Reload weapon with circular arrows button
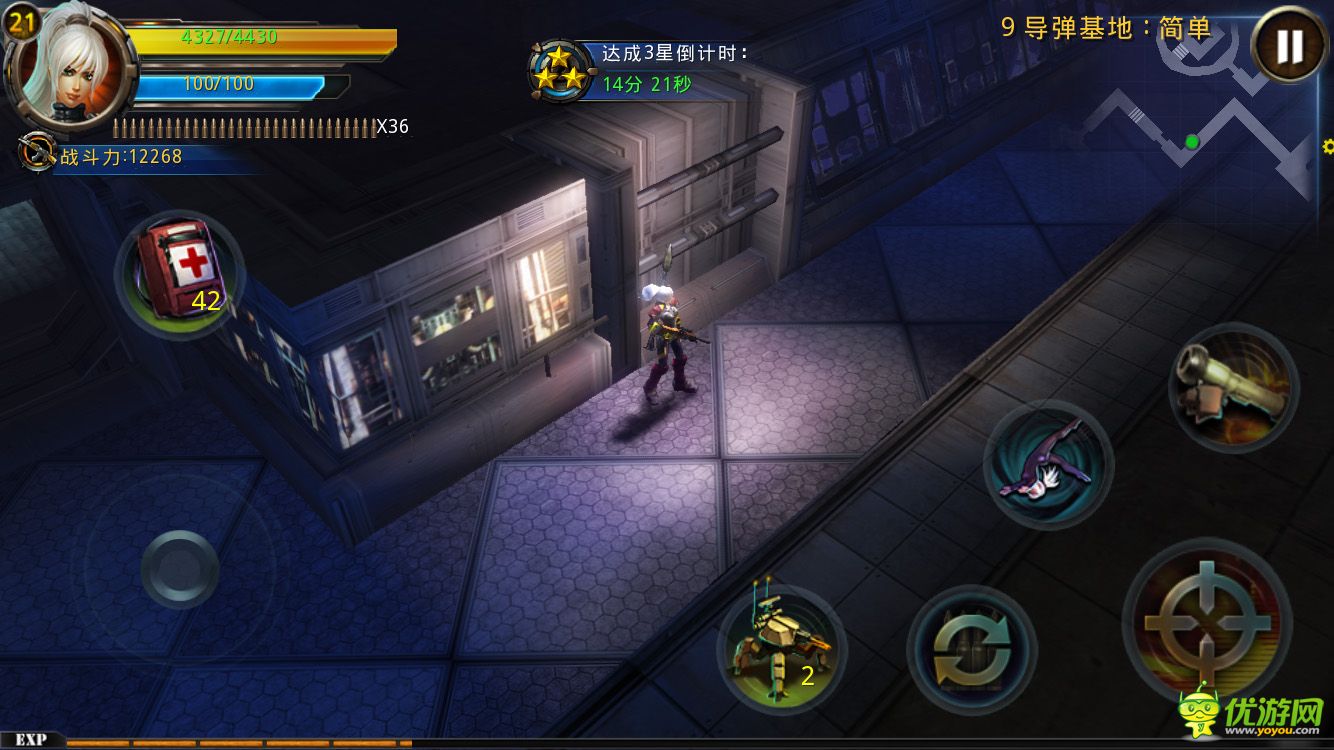This screenshot has width=1334, height=750. (x=970, y=647)
